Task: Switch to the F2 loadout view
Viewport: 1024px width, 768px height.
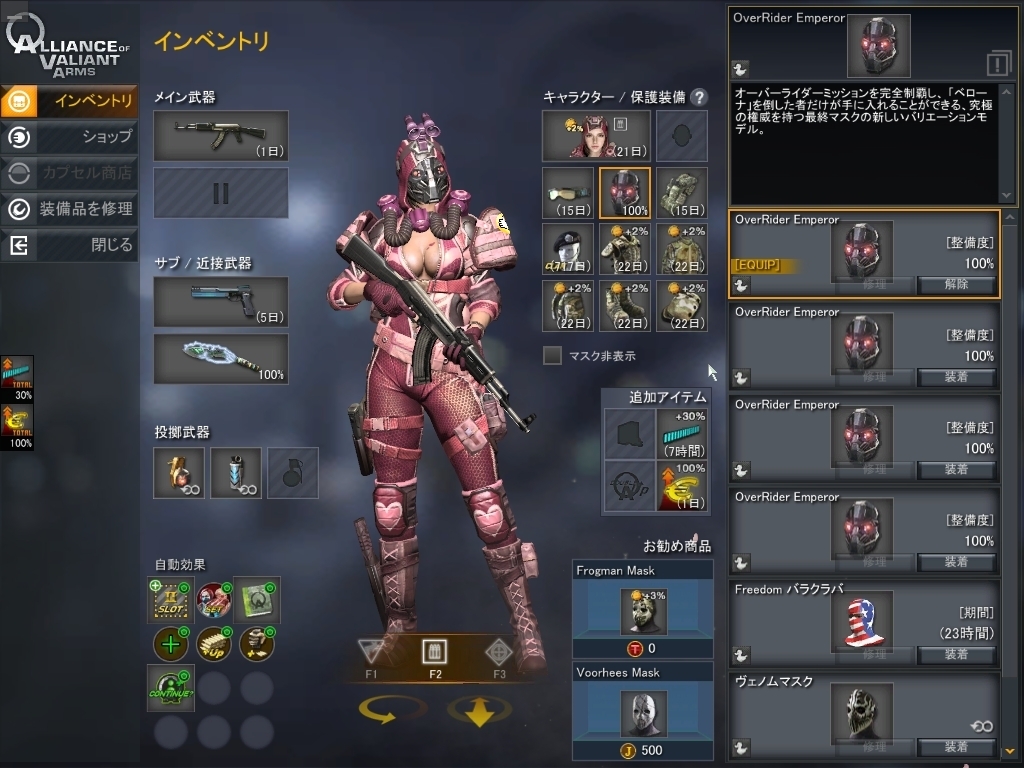Action: 435,654
